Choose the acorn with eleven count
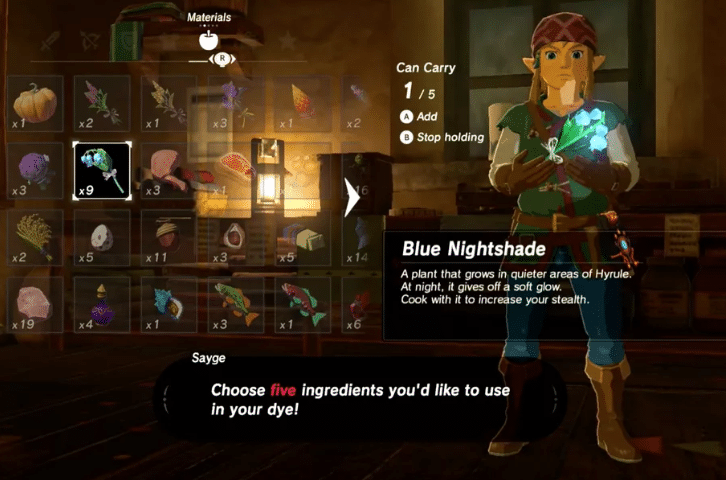This screenshot has width=726, height=480. [x=168, y=237]
